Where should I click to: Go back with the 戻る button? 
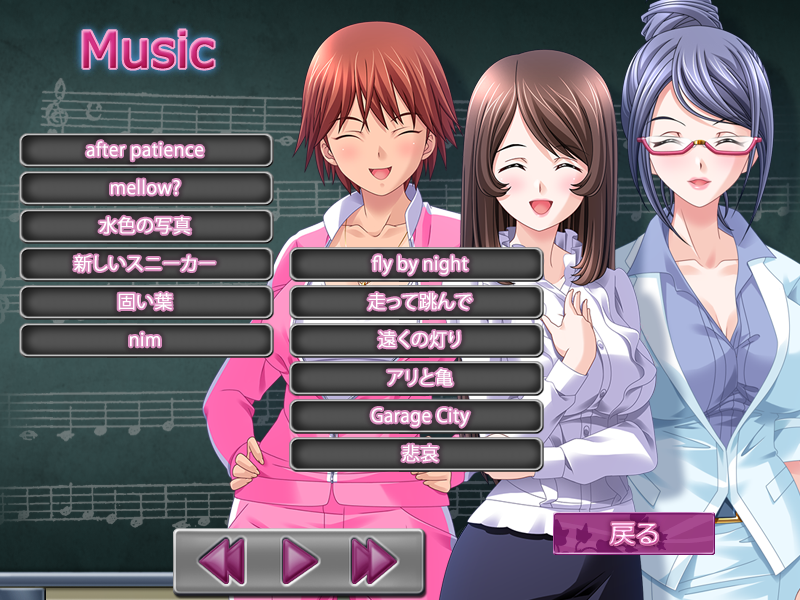click(634, 534)
